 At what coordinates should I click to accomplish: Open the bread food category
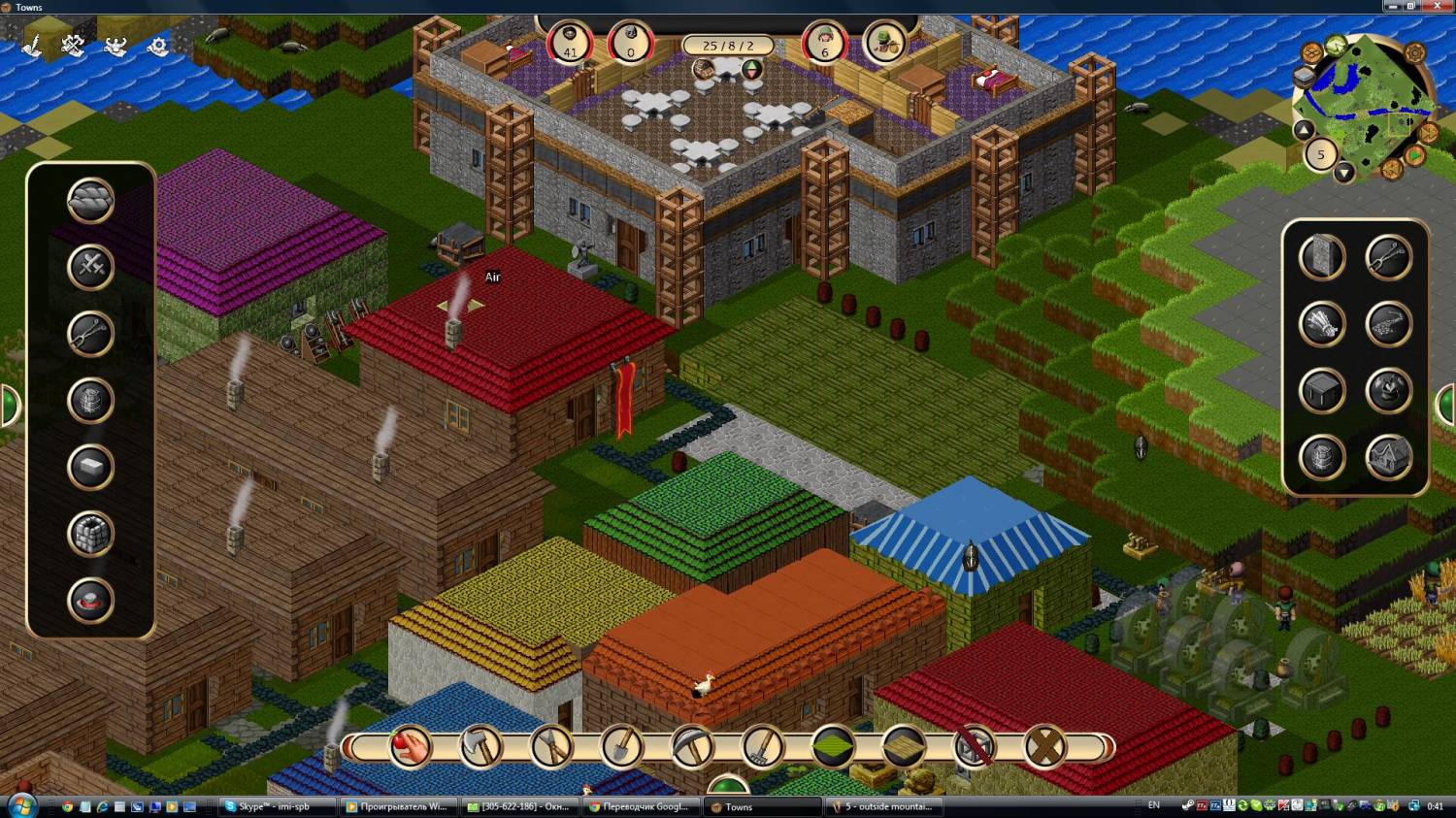(90, 201)
